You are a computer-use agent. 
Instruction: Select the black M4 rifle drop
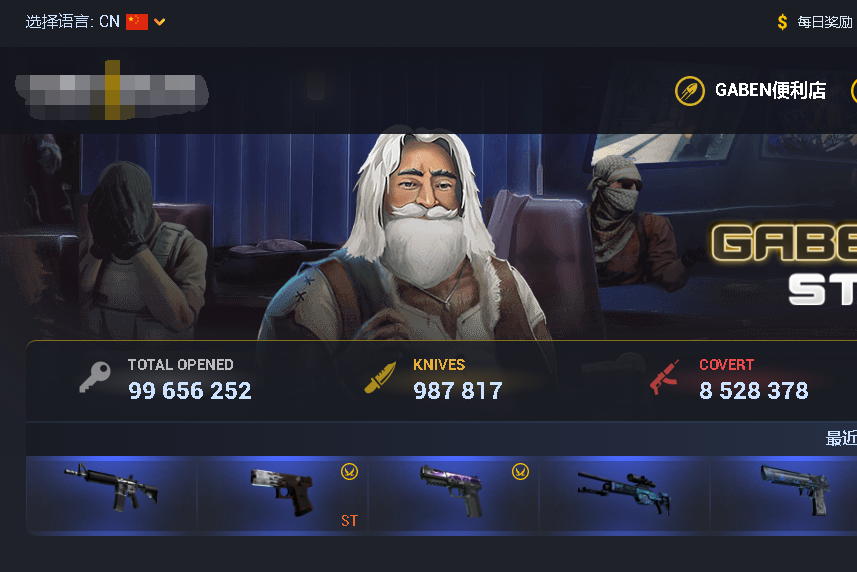pyautogui.click(x=111, y=487)
